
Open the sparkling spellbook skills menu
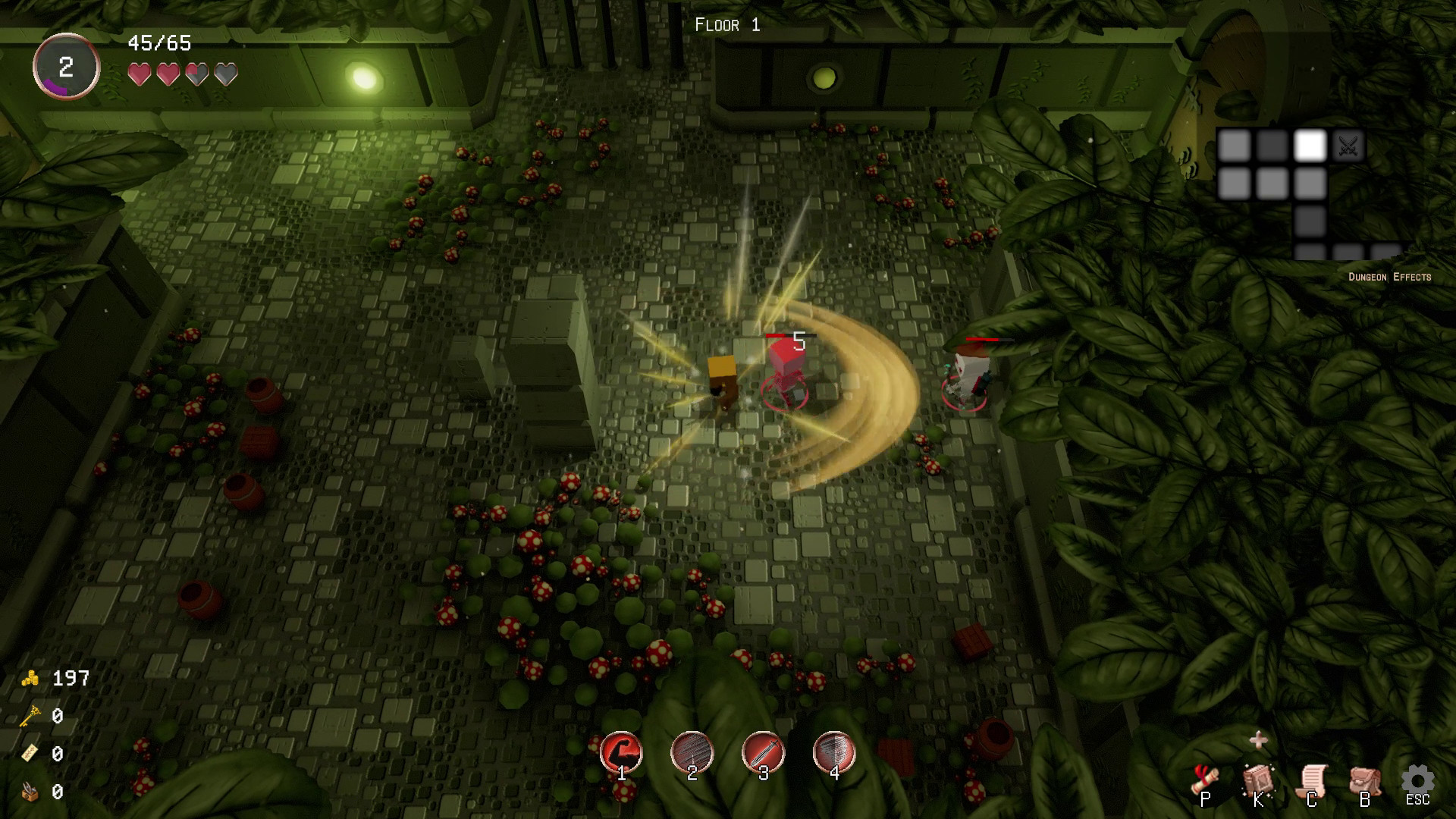click(x=1259, y=781)
